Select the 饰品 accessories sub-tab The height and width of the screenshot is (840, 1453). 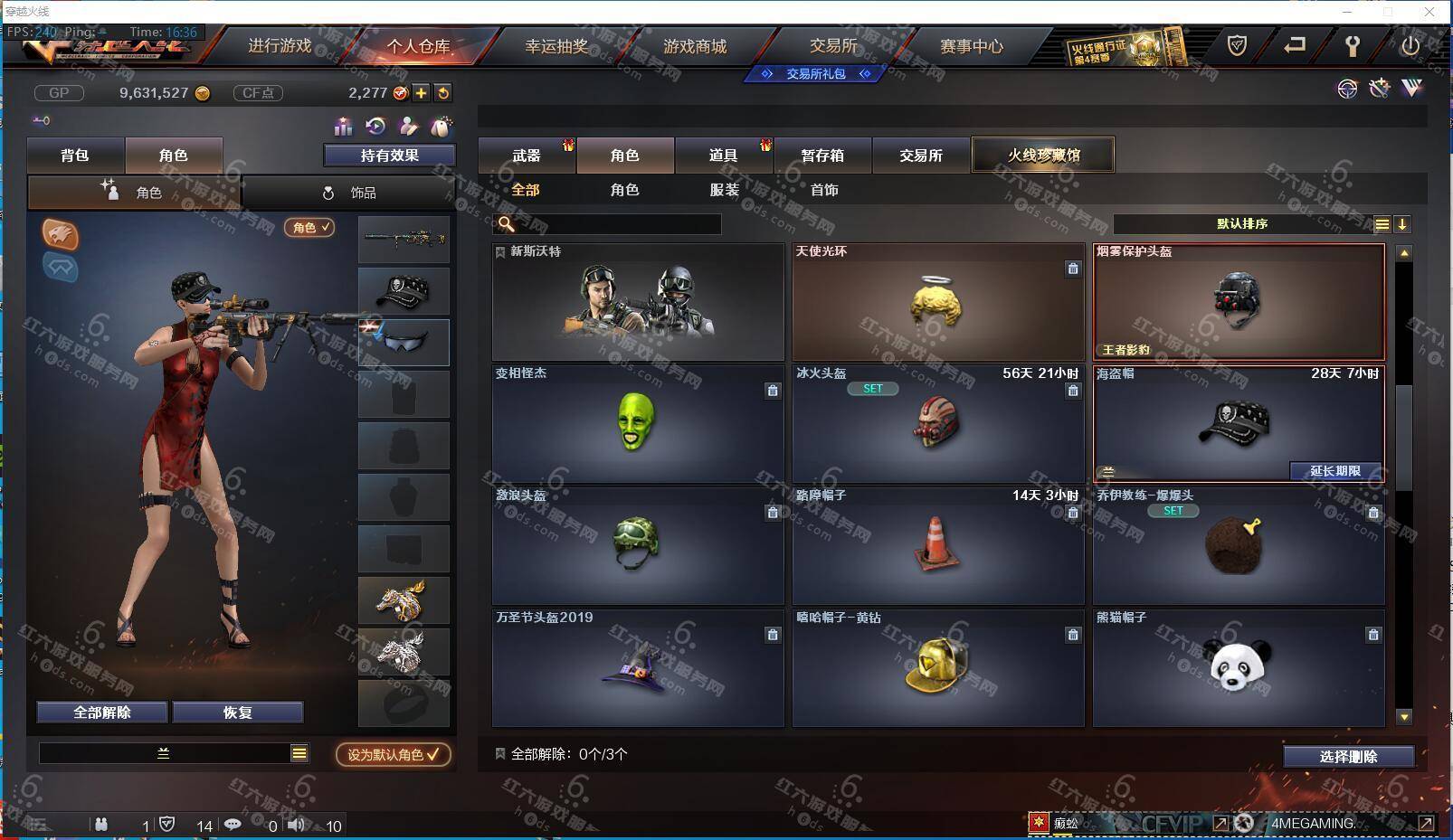point(349,193)
